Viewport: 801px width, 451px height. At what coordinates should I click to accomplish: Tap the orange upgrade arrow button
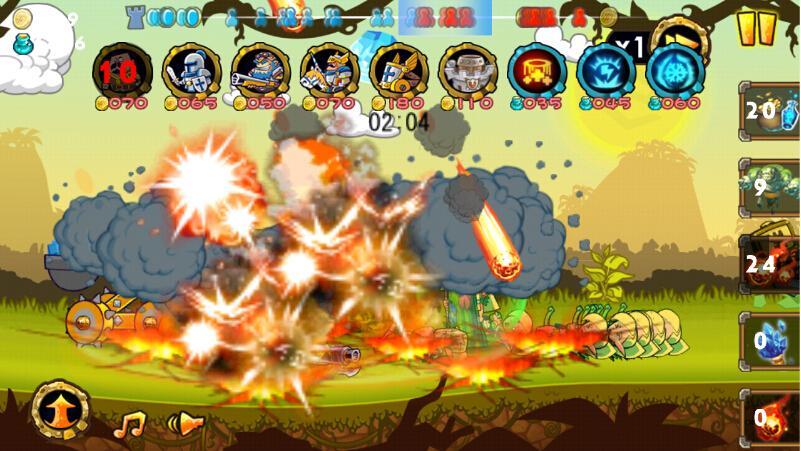click(x=61, y=409)
